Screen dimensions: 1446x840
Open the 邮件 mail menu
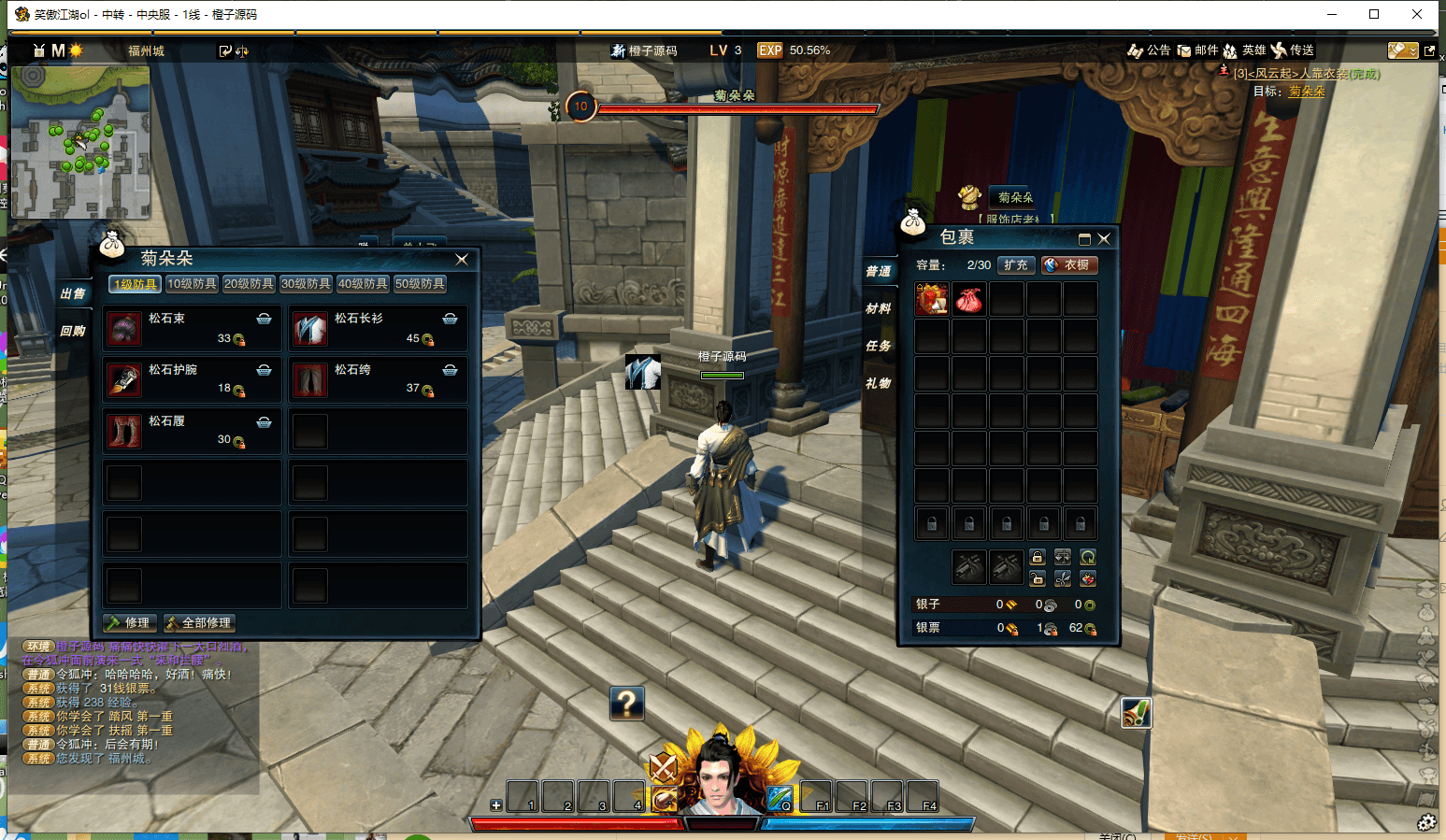[x=1198, y=50]
